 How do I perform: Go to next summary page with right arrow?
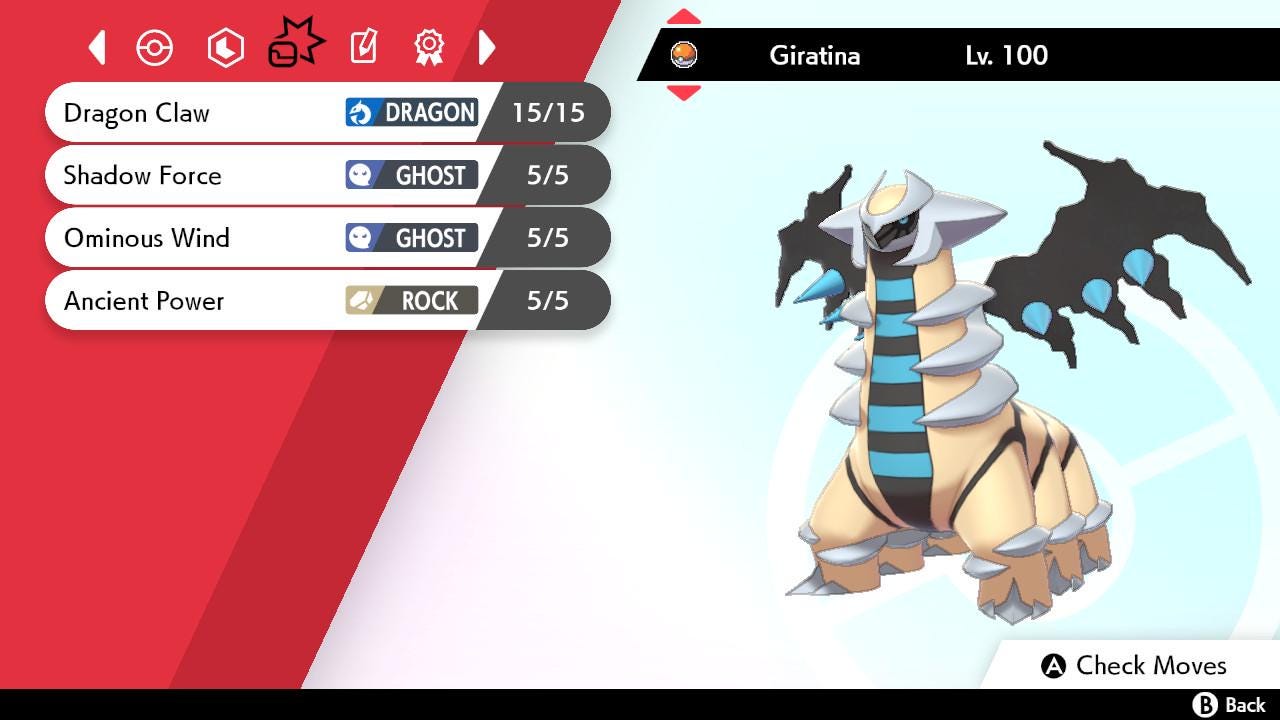487,47
